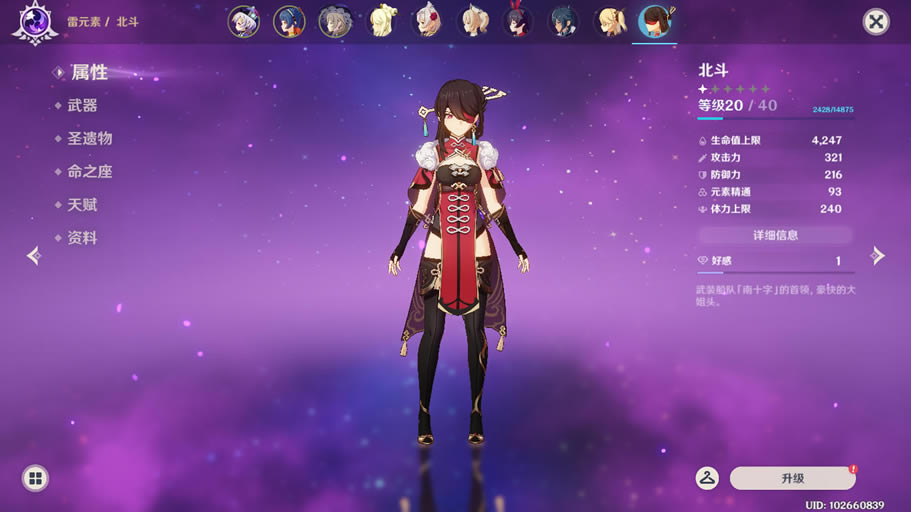
Task: Select the highlighted Beidou portrait with eyepatch
Action: (656, 22)
